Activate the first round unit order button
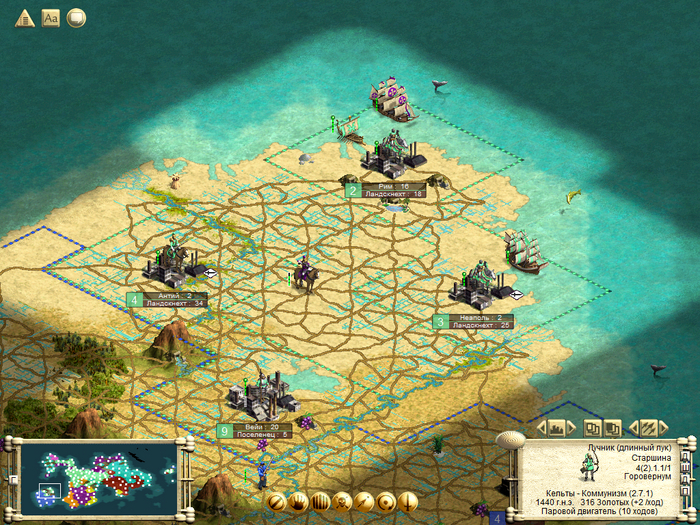Viewport: 700px width, 525px height. point(274,501)
